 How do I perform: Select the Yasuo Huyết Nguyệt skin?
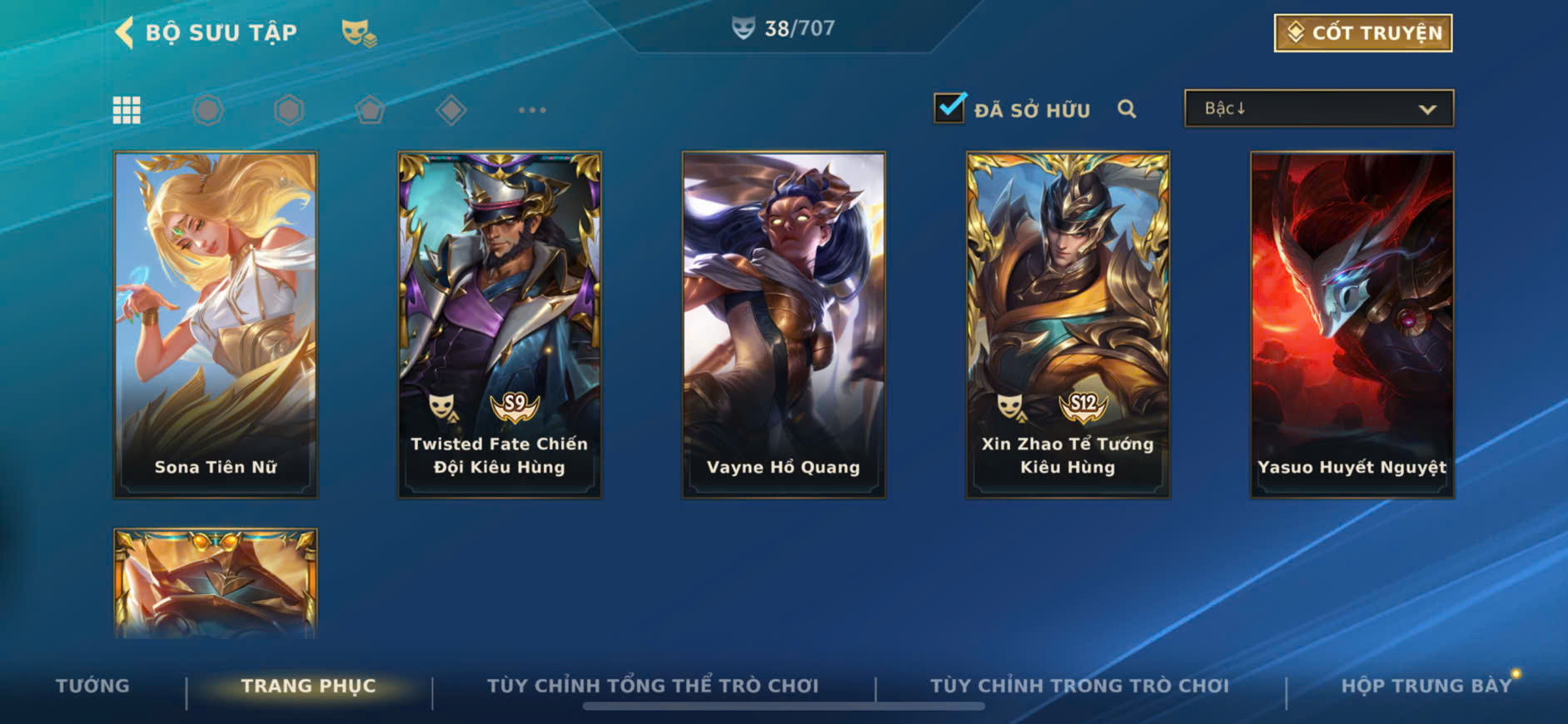tap(1352, 325)
